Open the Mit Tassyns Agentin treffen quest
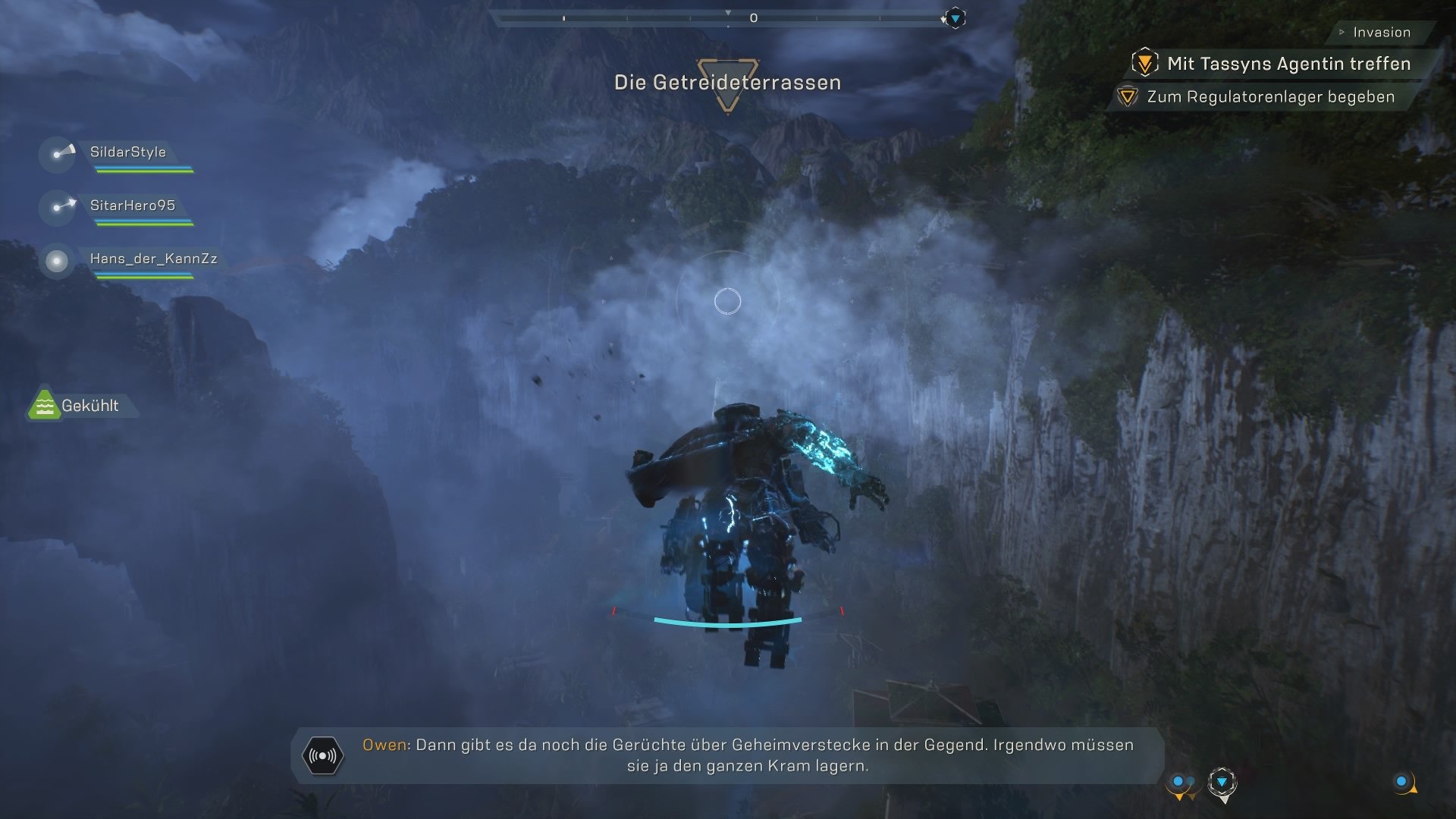Image resolution: width=1456 pixels, height=819 pixels. coord(1288,64)
